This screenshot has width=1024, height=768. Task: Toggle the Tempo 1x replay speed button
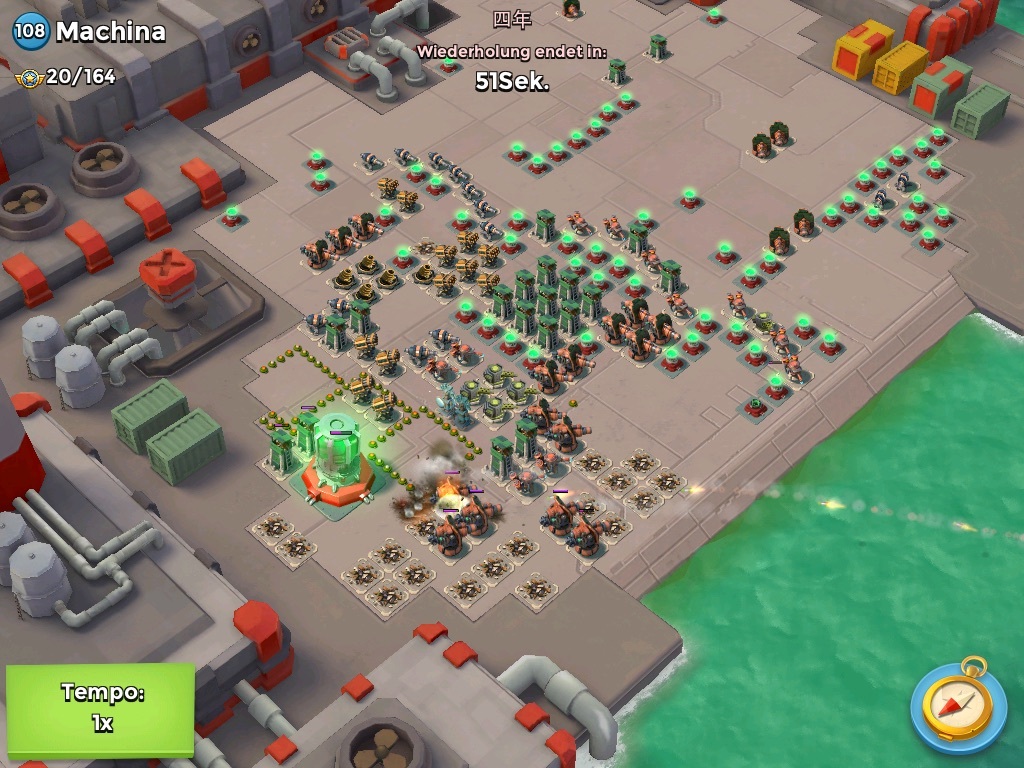click(x=100, y=708)
